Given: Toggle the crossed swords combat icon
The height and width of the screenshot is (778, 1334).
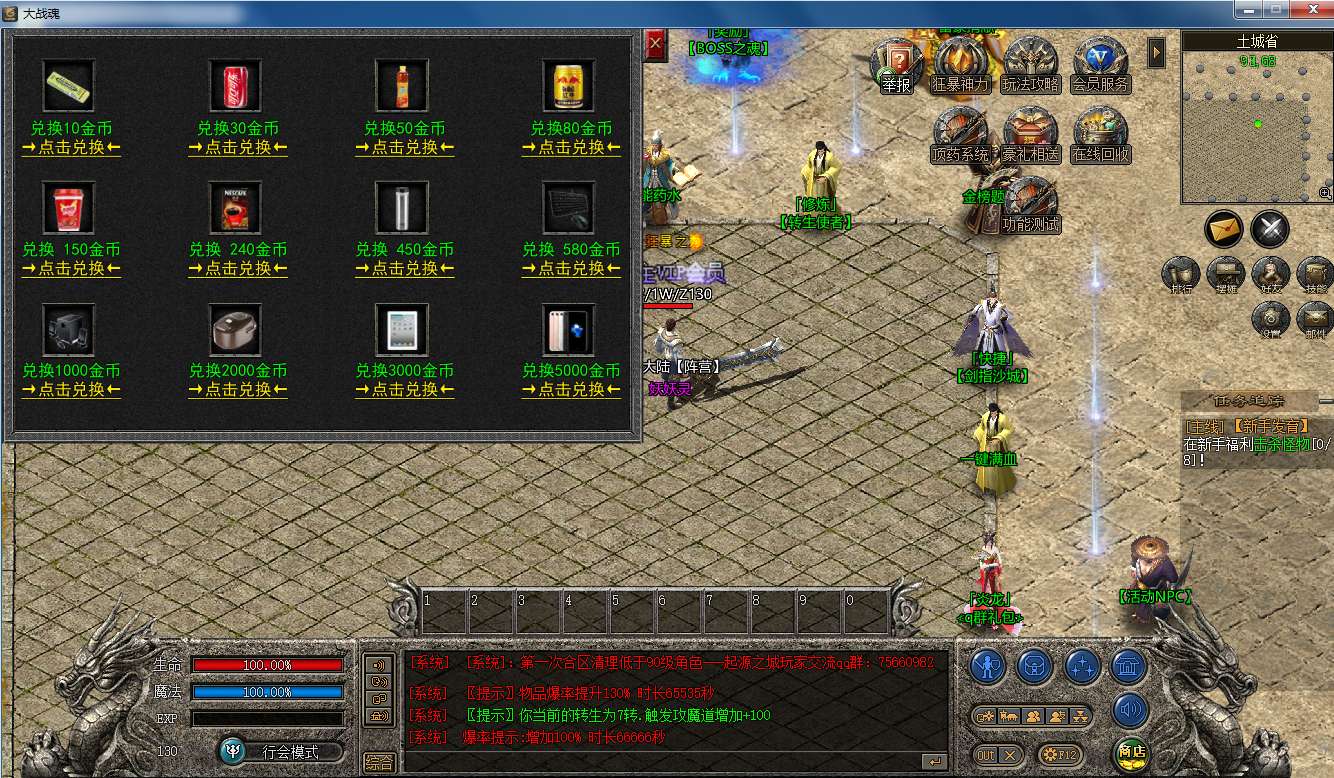Looking at the screenshot, I should pos(1270,229).
